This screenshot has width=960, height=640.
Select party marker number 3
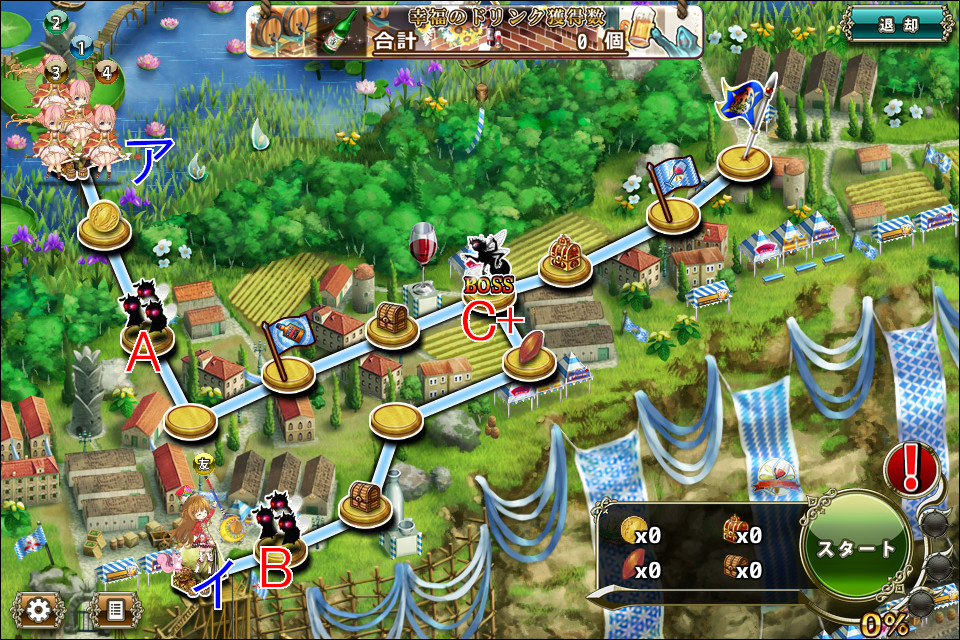pyautogui.click(x=56, y=71)
